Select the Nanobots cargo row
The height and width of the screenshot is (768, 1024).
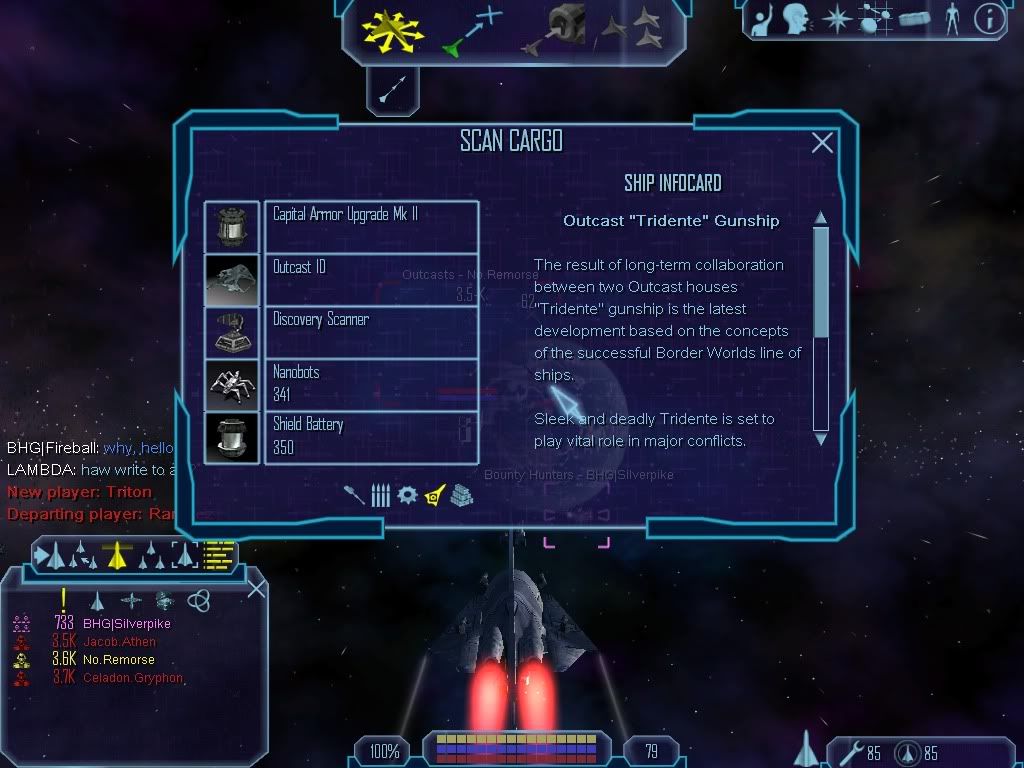pyautogui.click(x=370, y=385)
